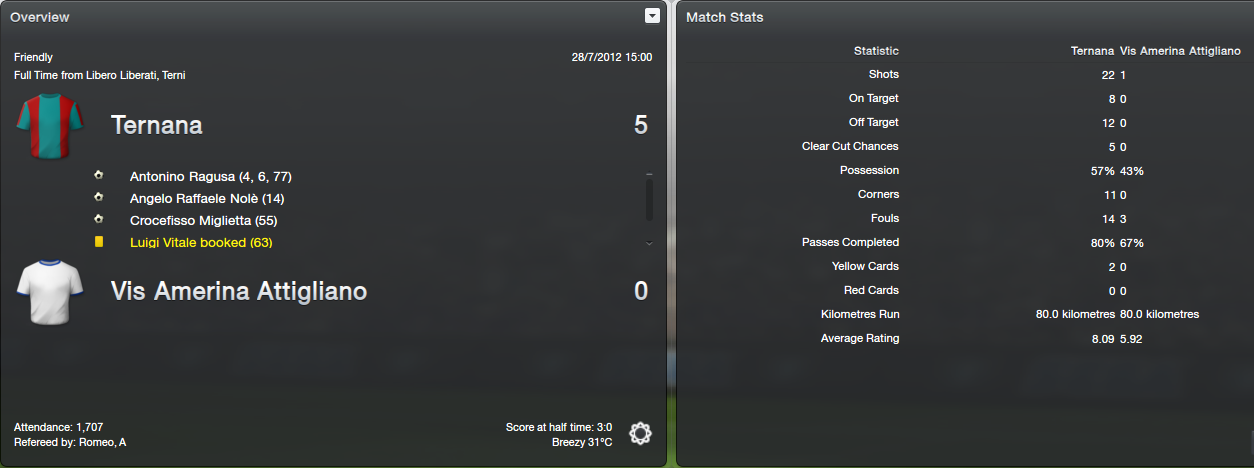This screenshot has height=468, width=1254.
Task: Open the Ternana team name link
Action: (157, 125)
